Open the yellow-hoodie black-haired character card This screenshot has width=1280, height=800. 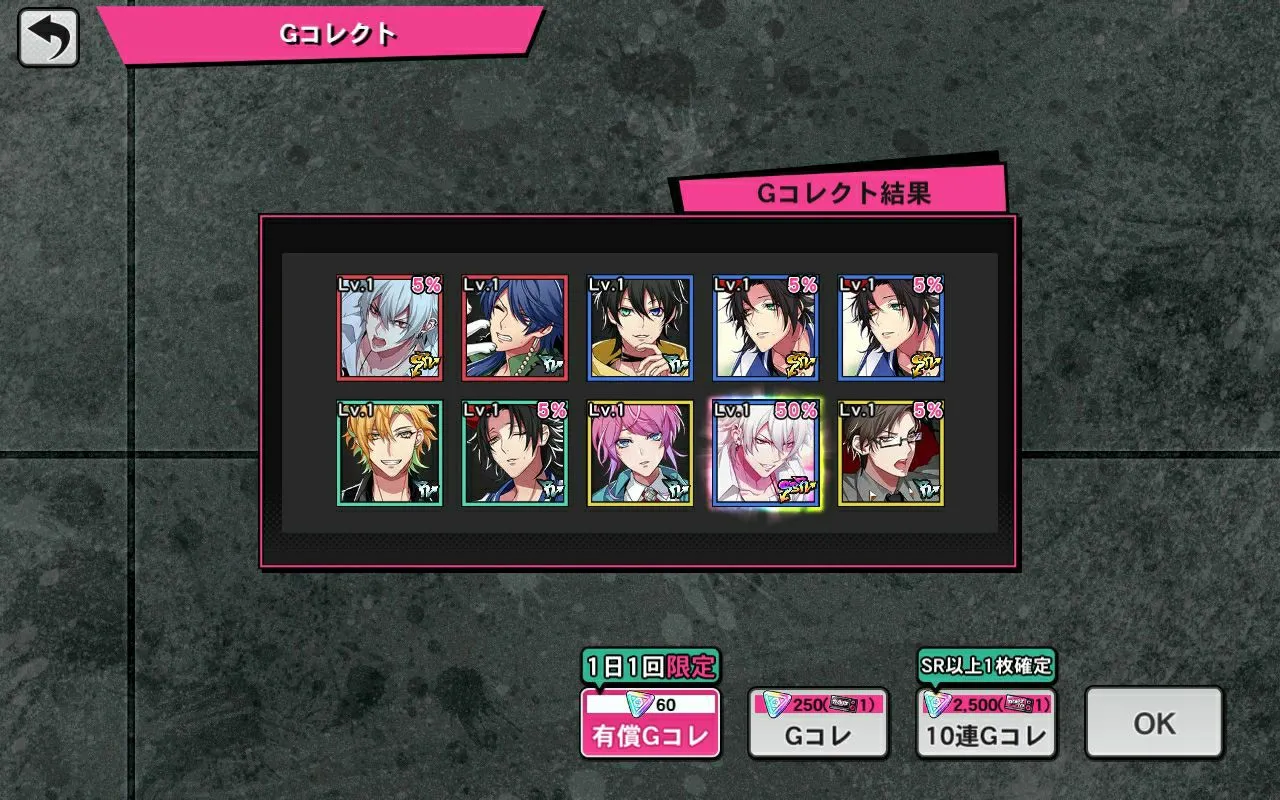(640, 328)
